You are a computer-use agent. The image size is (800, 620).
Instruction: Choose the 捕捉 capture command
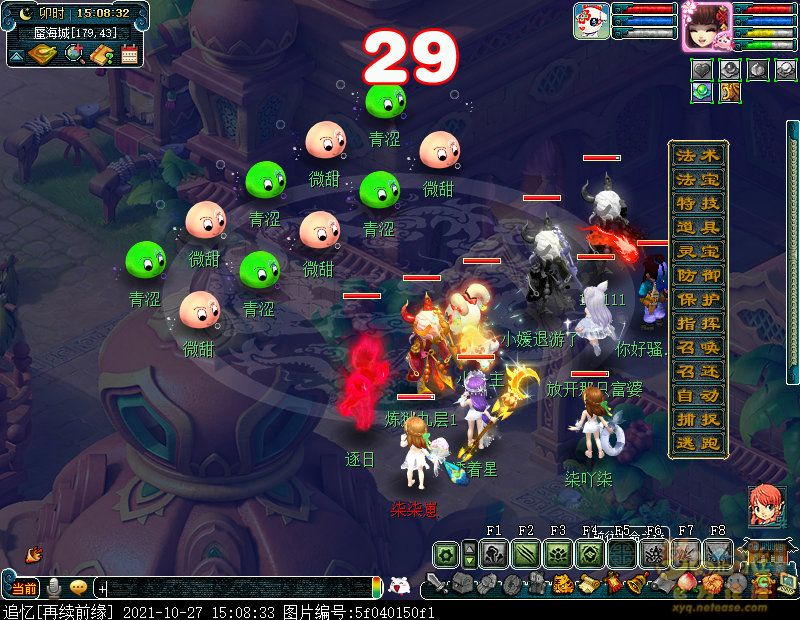point(698,420)
